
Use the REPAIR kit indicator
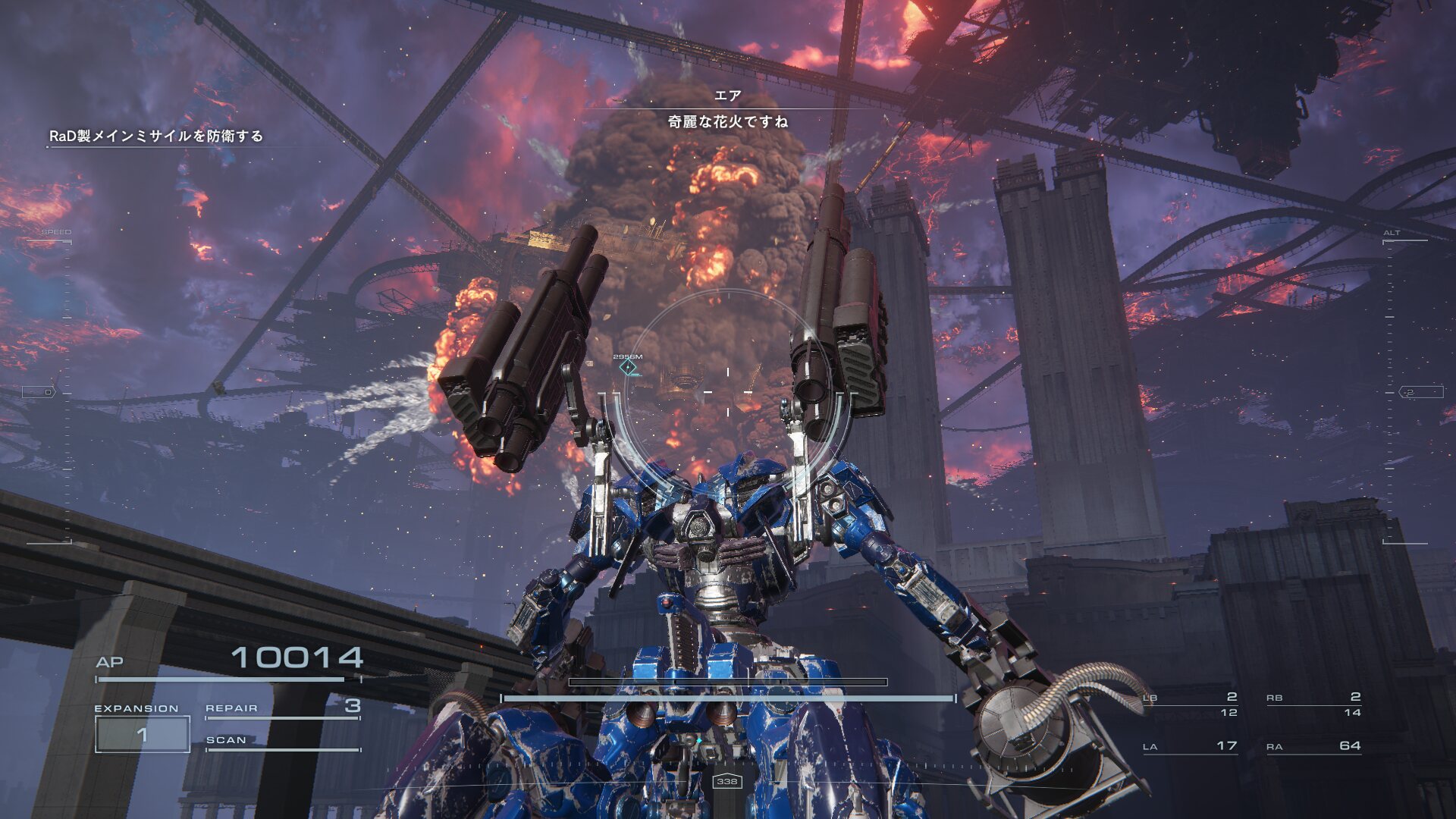(x=282, y=708)
